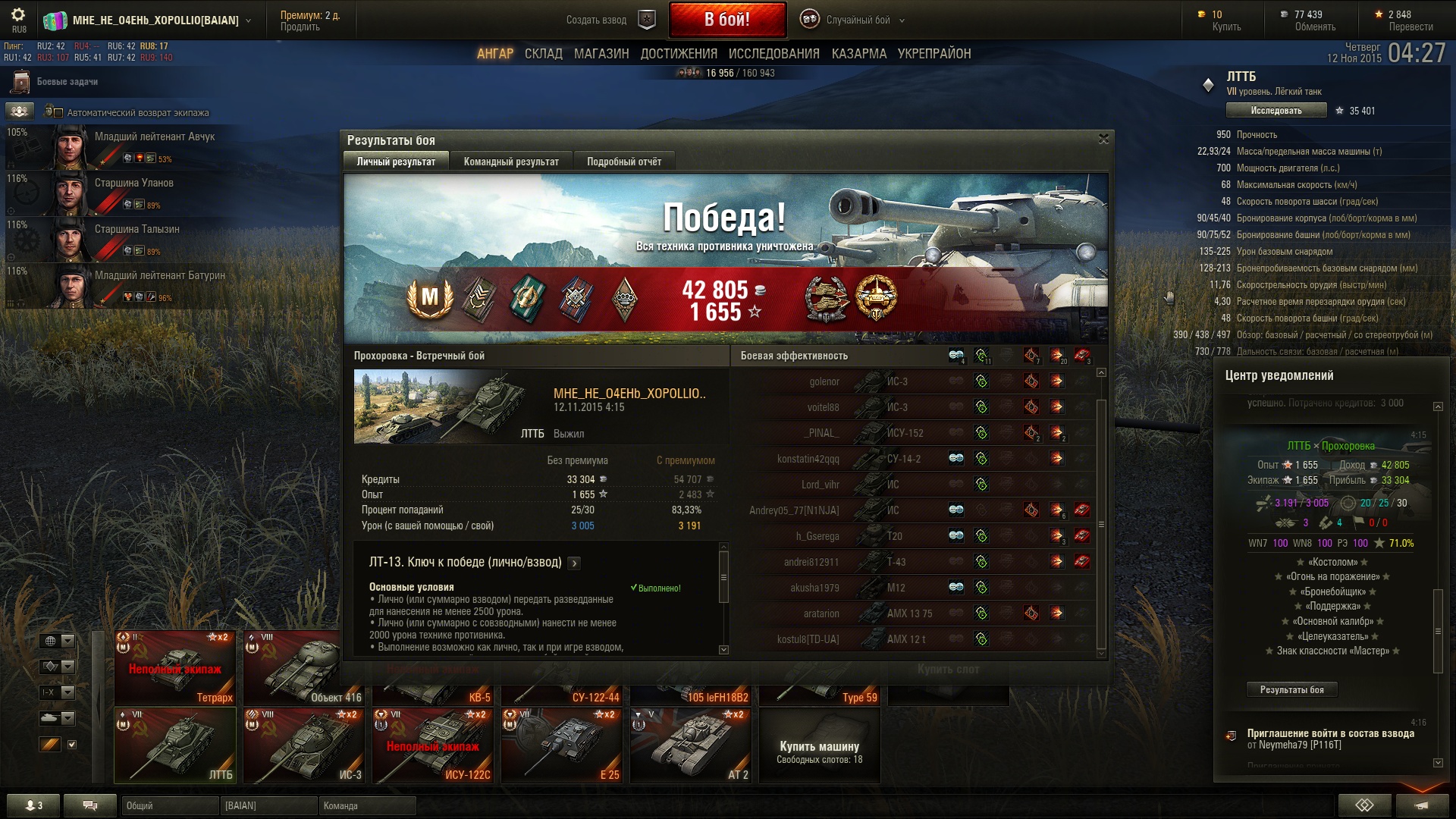Go to the МАГАЗИН section

(x=601, y=54)
